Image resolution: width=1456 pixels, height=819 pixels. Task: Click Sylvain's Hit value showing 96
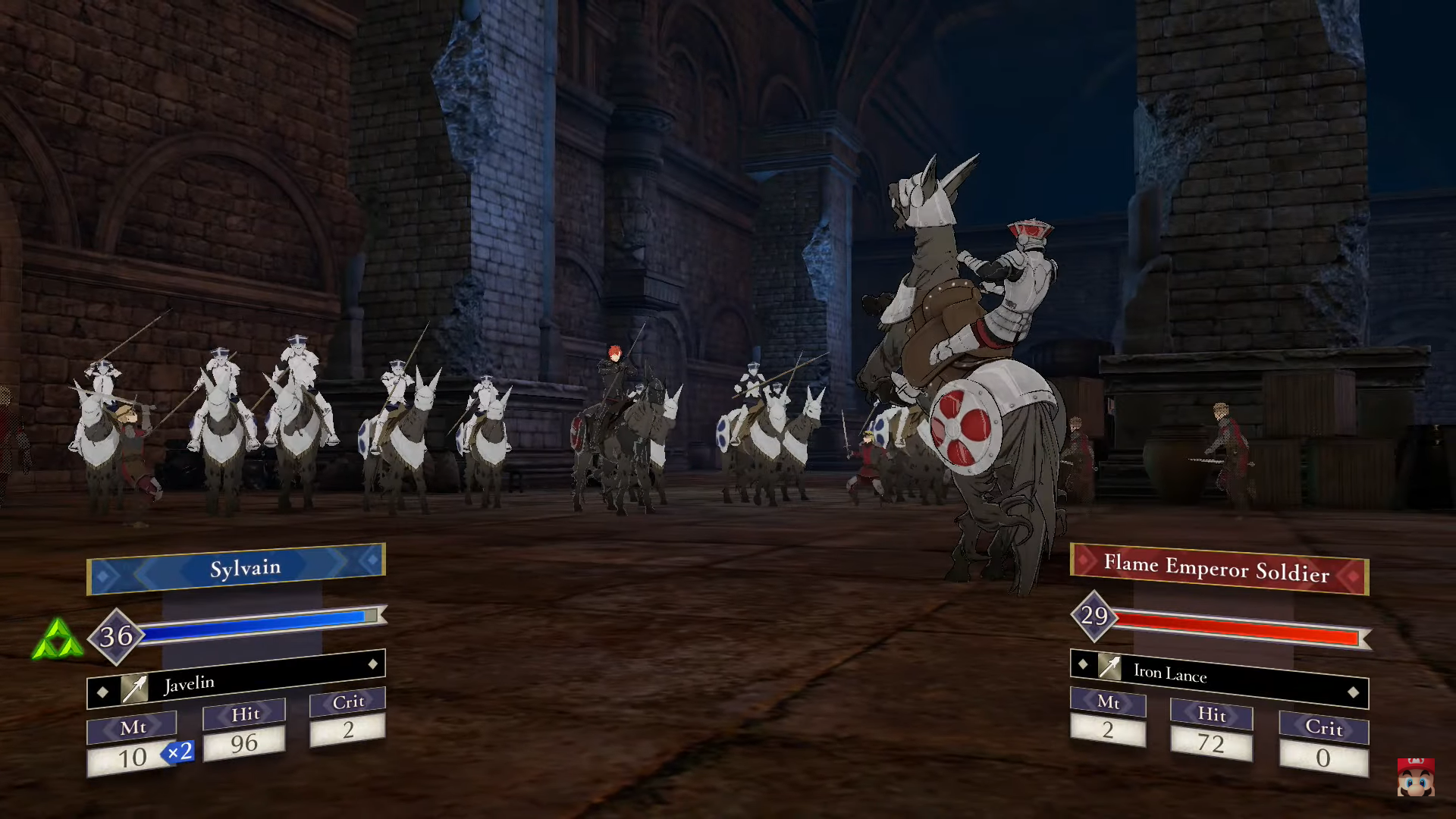click(x=244, y=744)
